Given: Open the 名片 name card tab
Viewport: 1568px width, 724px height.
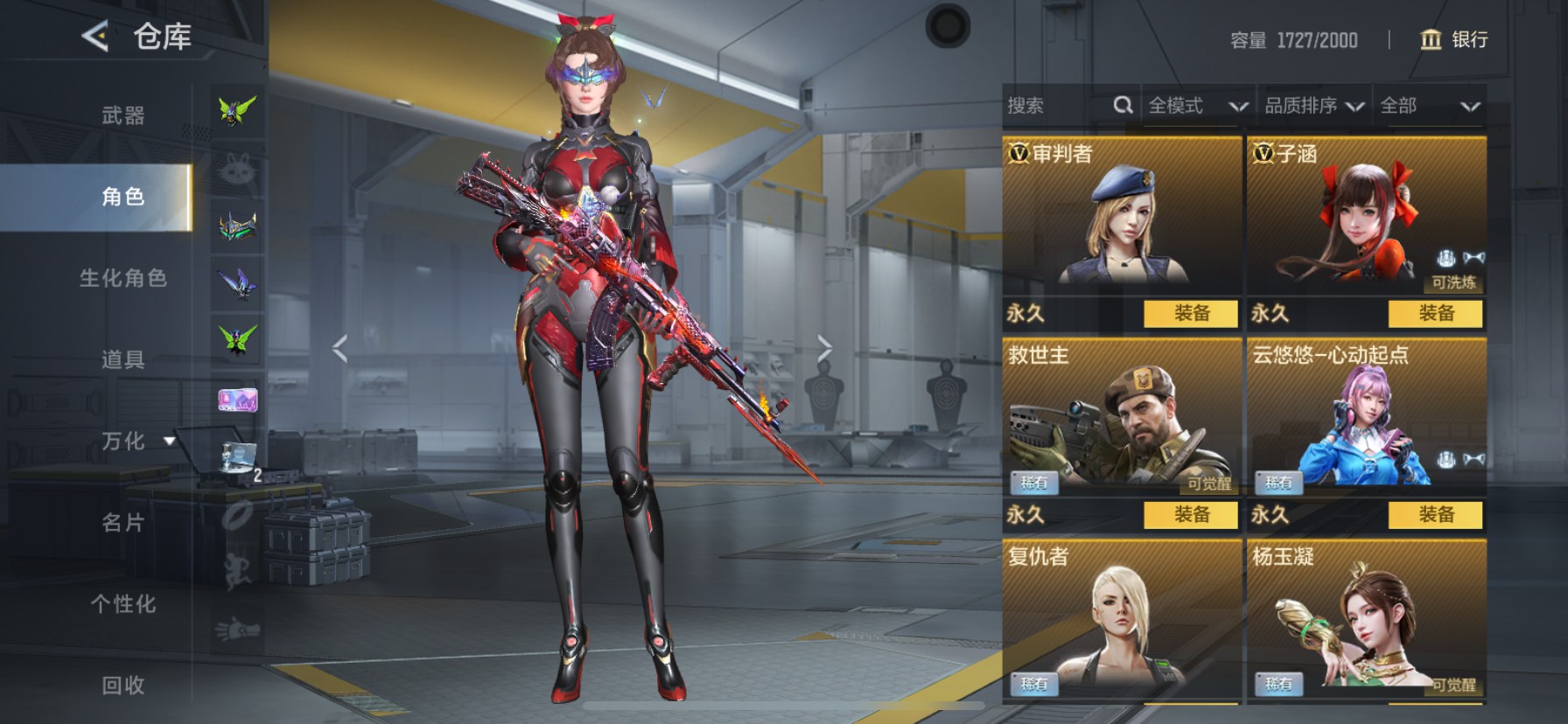Looking at the screenshot, I should (123, 523).
